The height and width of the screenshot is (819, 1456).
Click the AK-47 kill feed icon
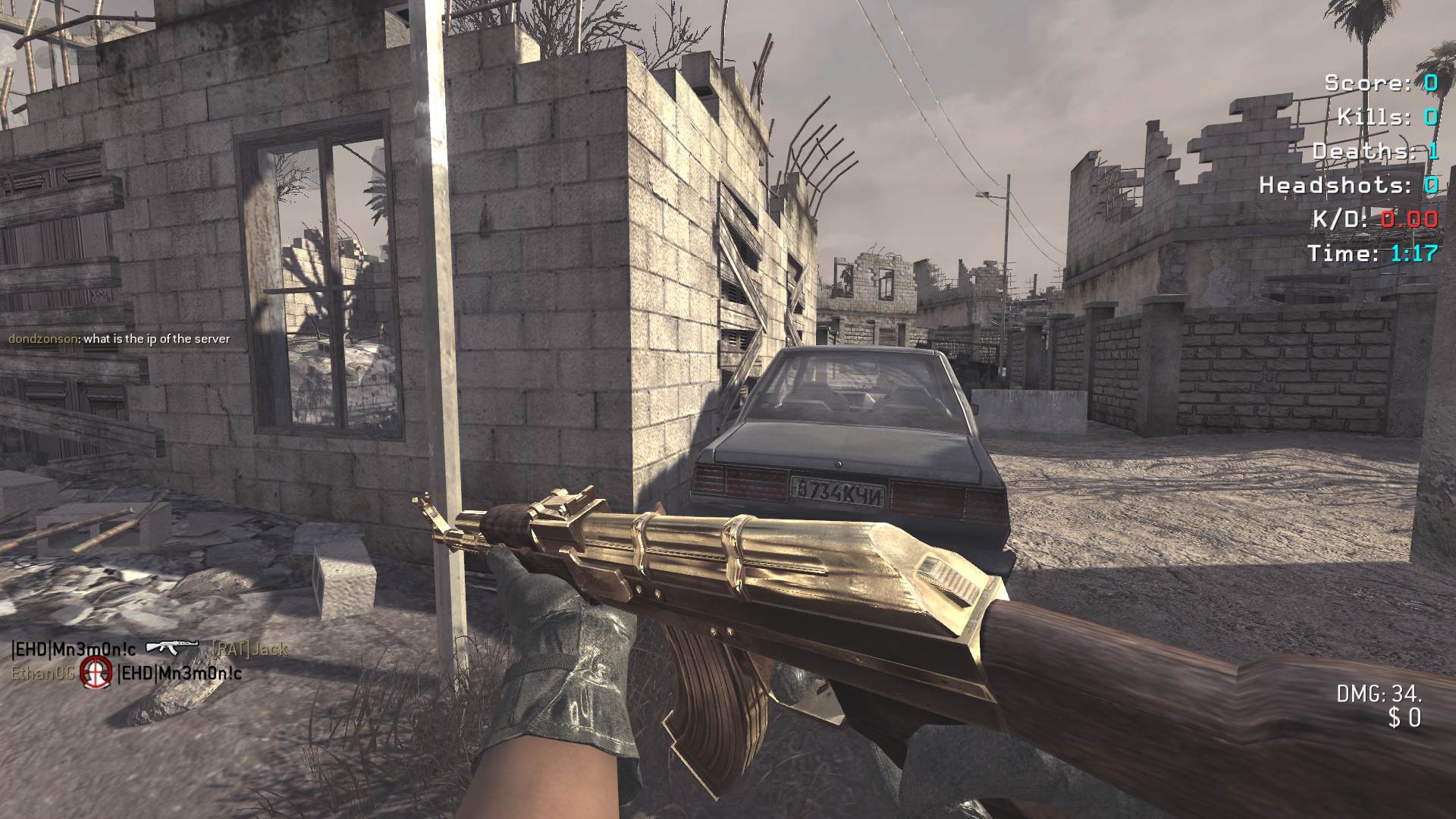tap(172, 647)
